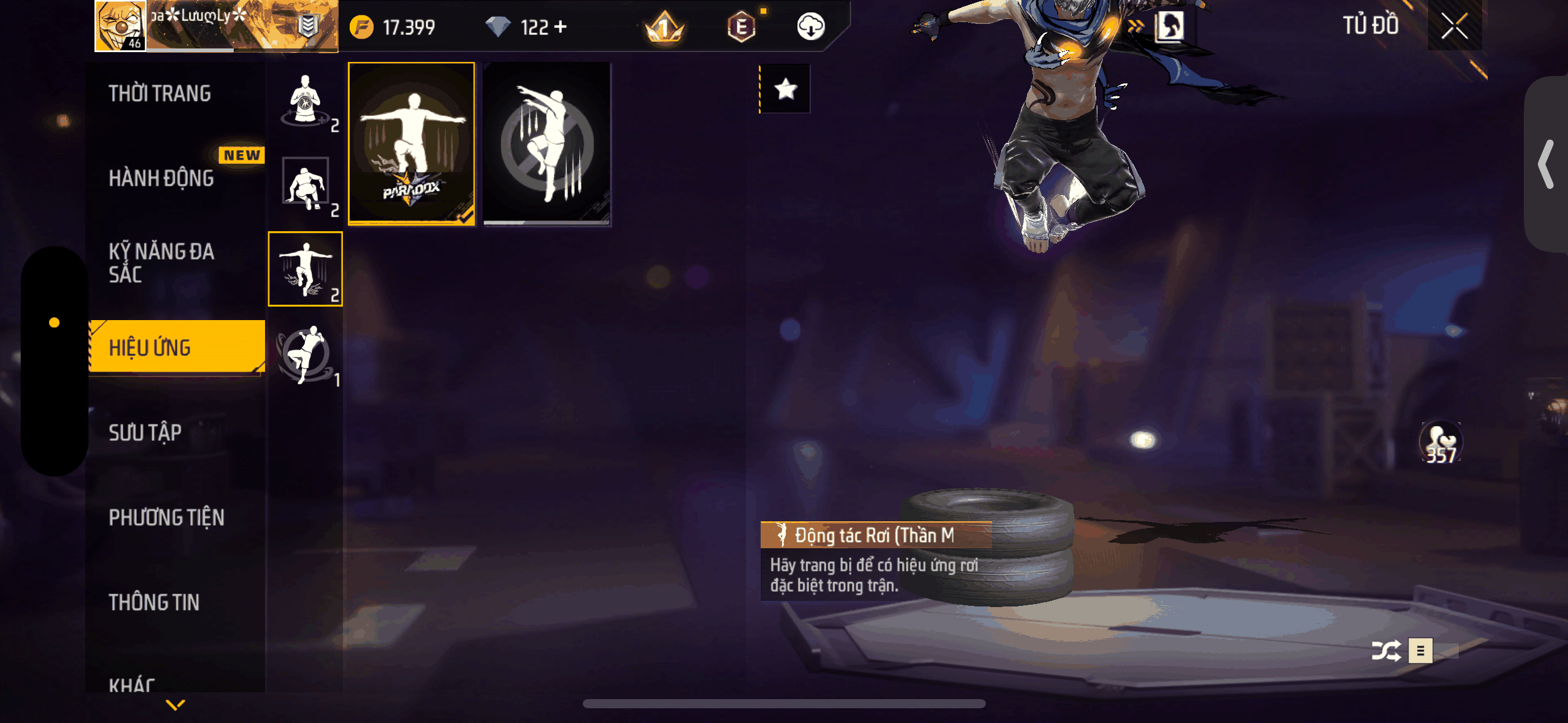Screen dimensions: 1568x723
Task: Toggle the star favorites filter
Action: pyautogui.click(x=785, y=90)
